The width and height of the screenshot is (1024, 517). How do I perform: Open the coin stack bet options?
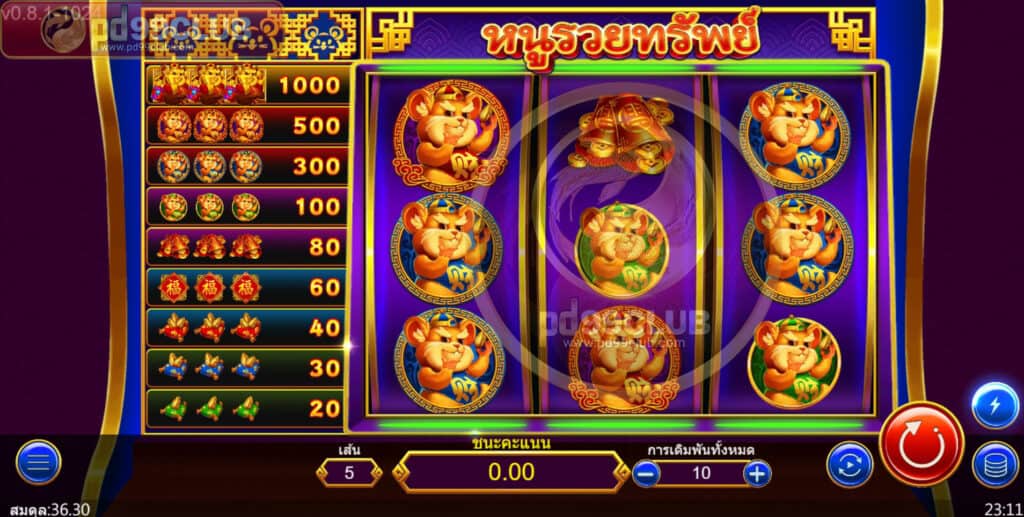point(995,465)
